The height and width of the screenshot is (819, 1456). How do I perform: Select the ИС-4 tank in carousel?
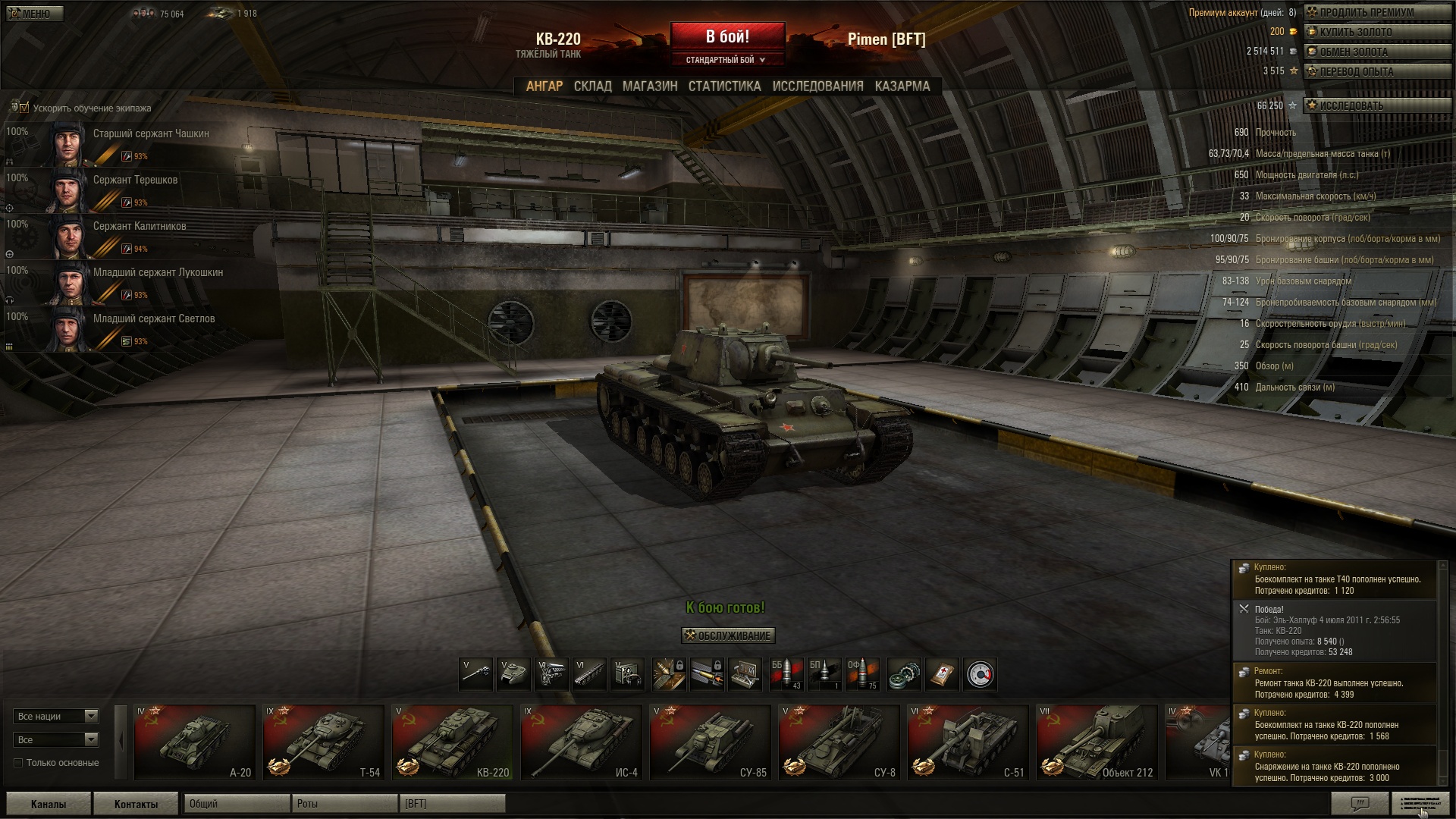[581, 742]
